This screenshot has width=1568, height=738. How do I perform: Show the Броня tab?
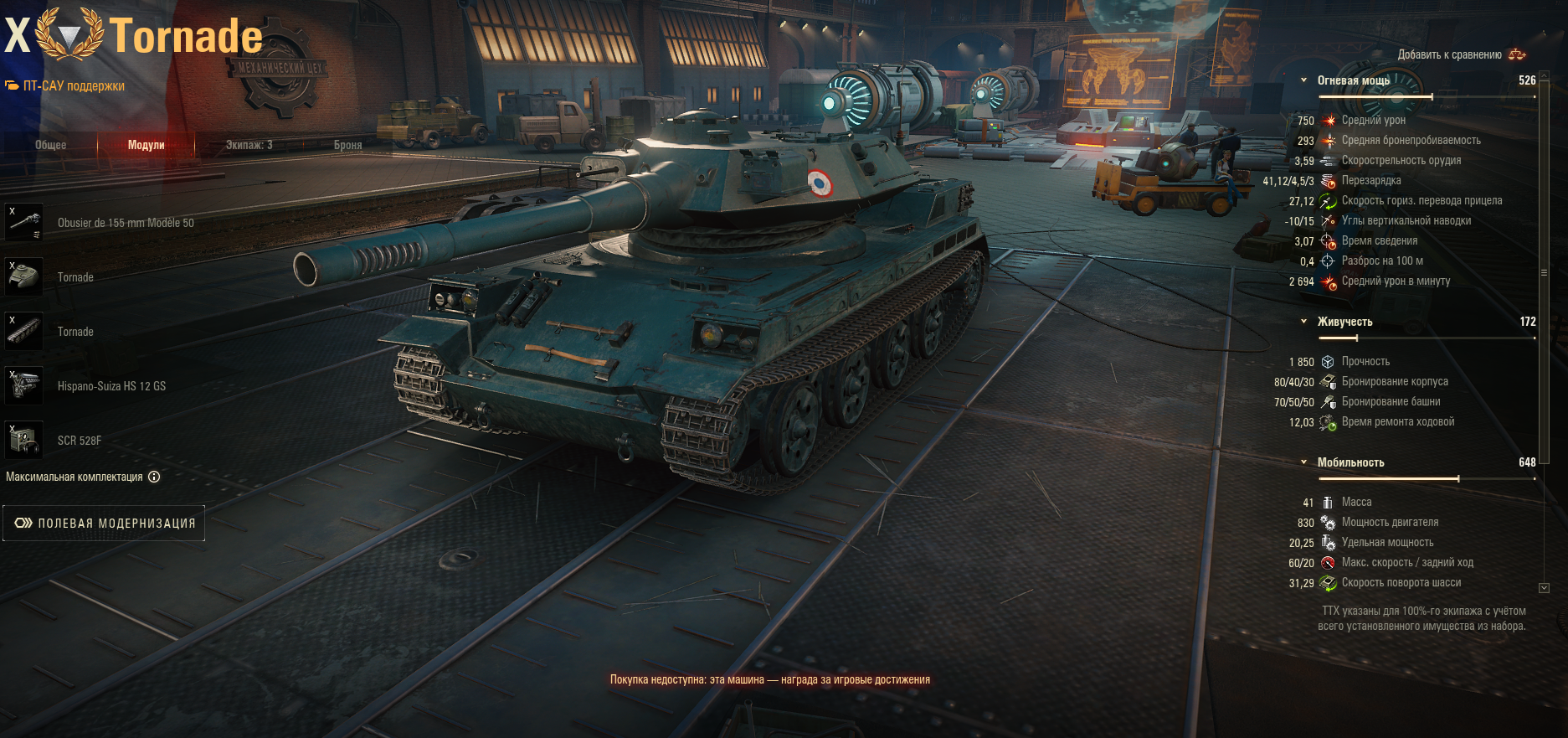[x=347, y=145]
